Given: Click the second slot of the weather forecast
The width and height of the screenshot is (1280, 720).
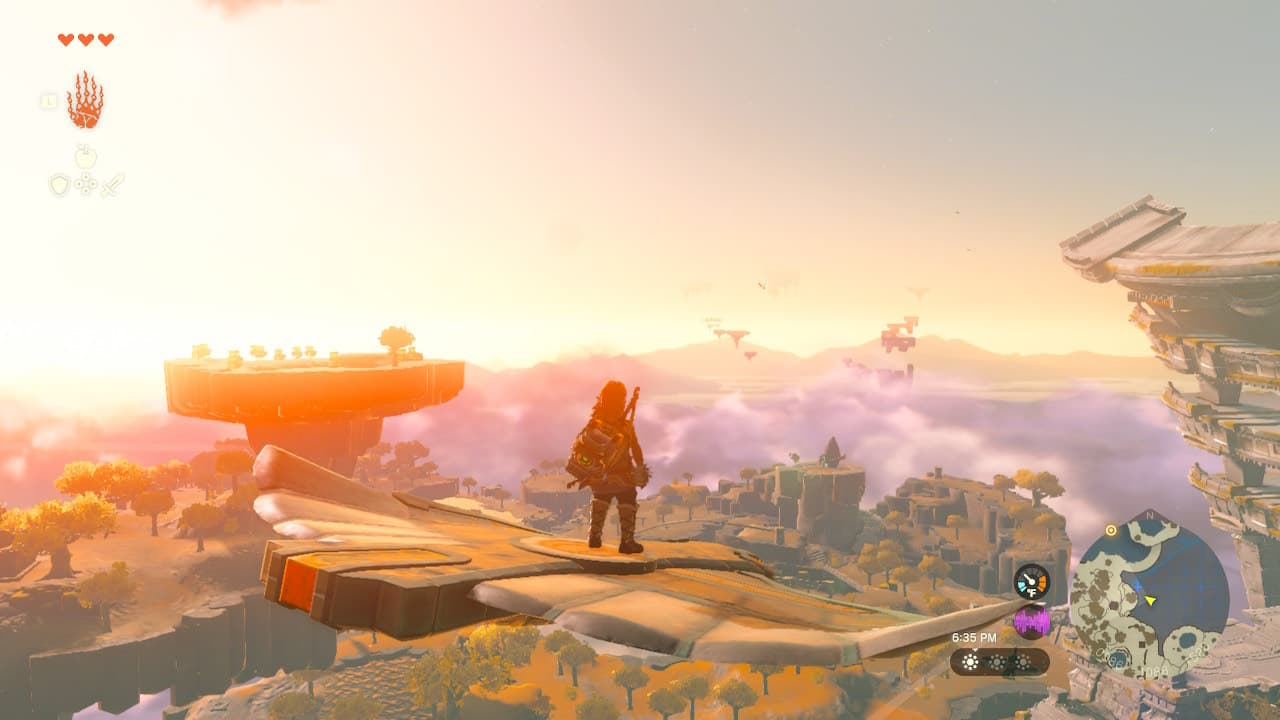Looking at the screenshot, I should [x=997, y=662].
